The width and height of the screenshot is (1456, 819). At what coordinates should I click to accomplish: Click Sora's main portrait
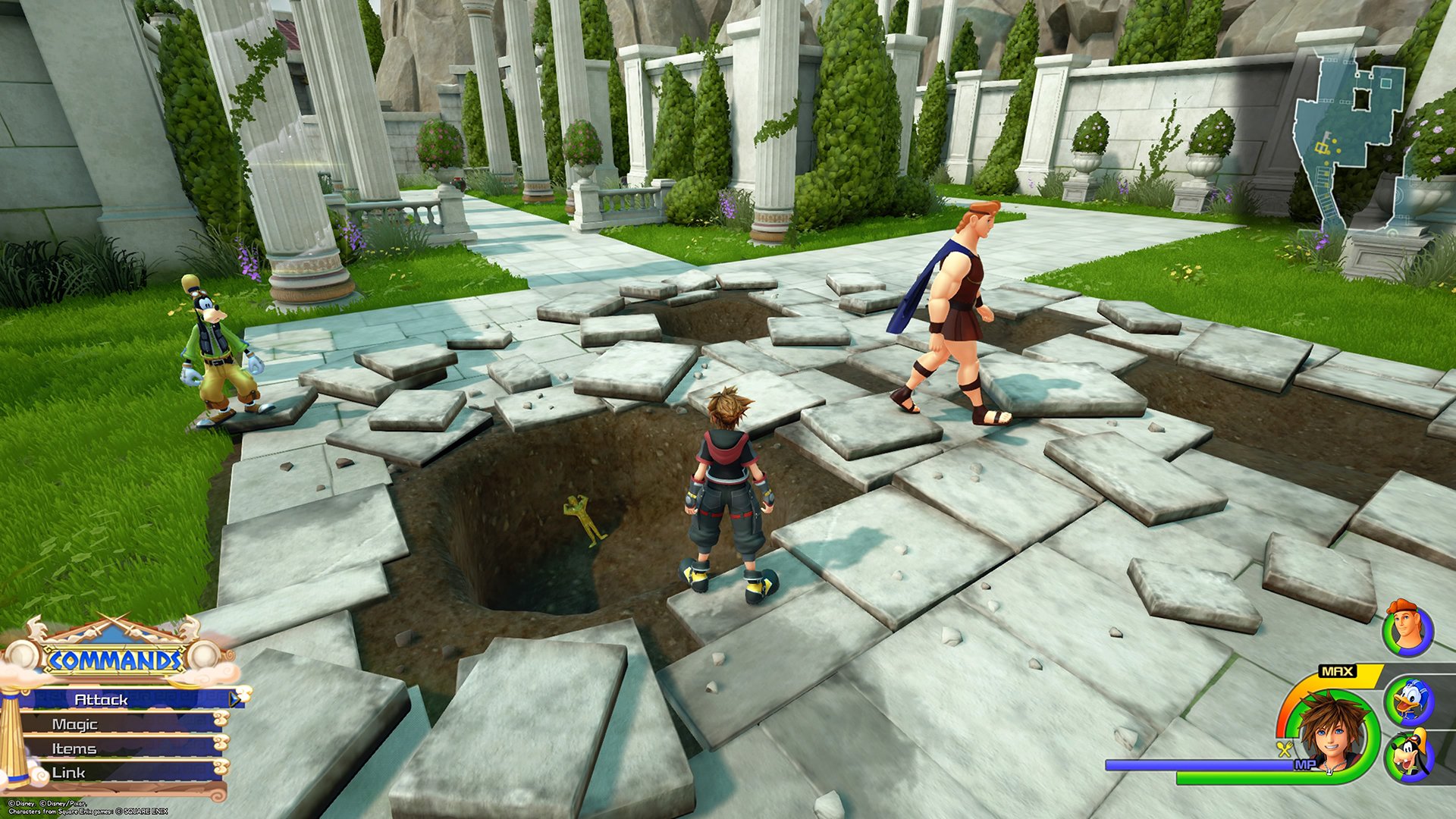[x=1331, y=733]
